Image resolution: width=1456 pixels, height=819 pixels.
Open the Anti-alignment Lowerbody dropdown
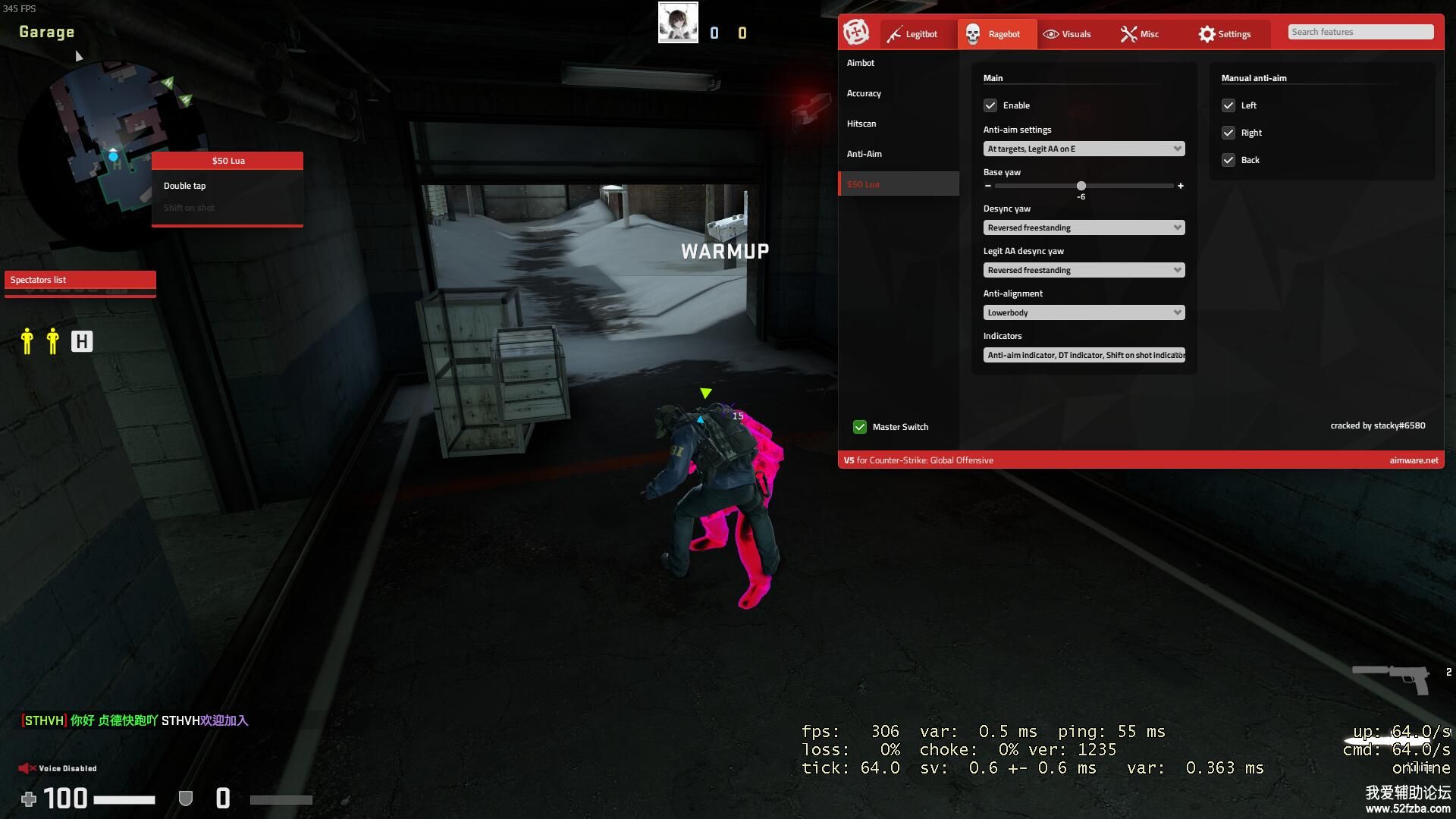[1084, 312]
